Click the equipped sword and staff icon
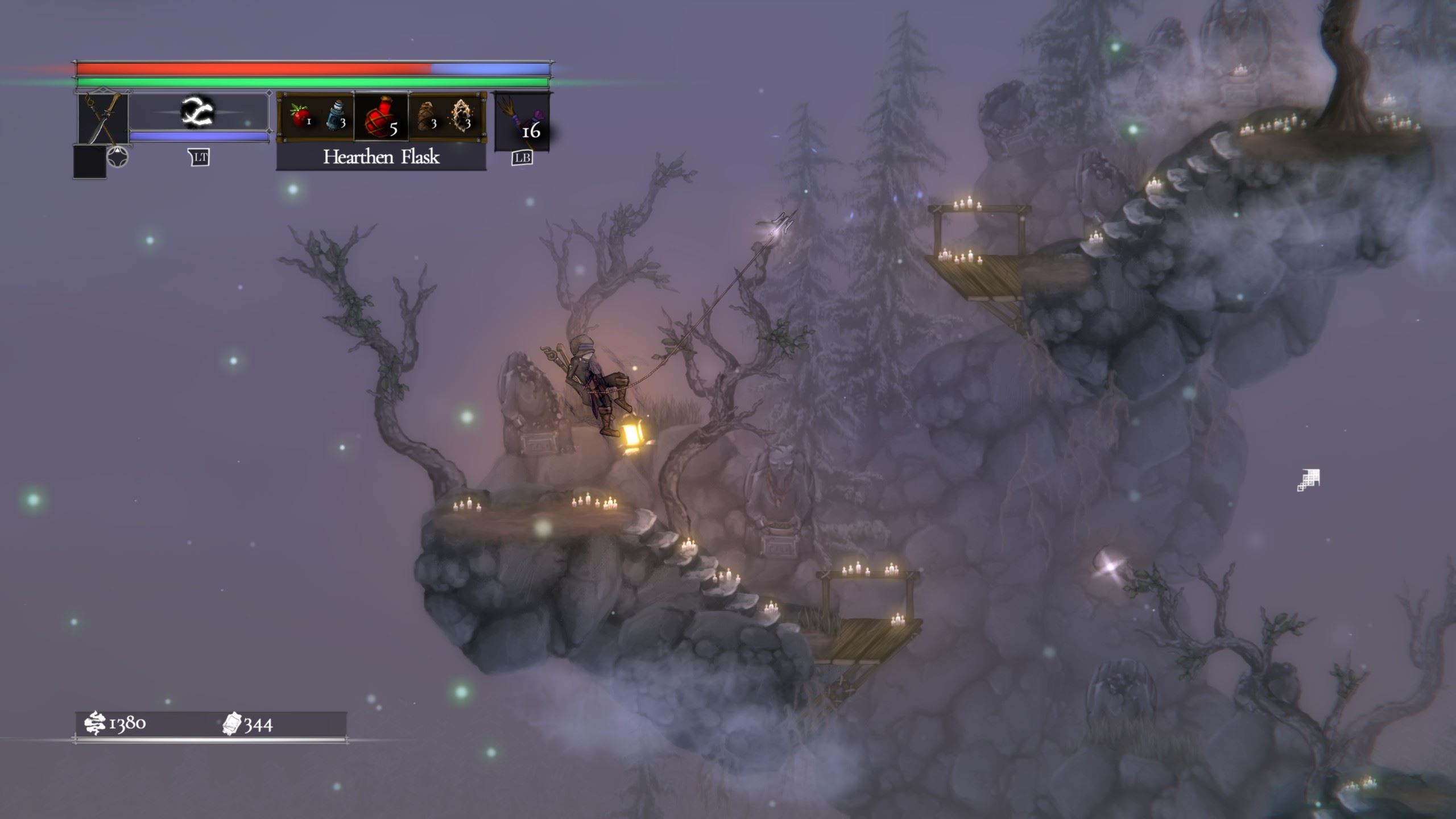Image resolution: width=1456 pixels, height=819 pixels. (x=103, y=119)
